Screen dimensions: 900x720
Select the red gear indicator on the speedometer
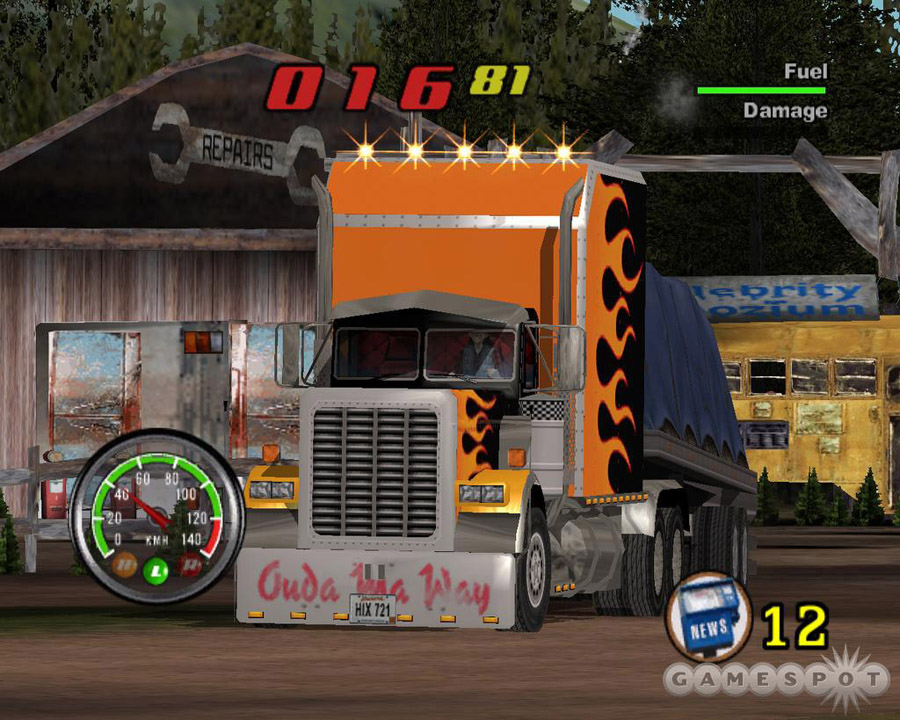click(188, 565)
